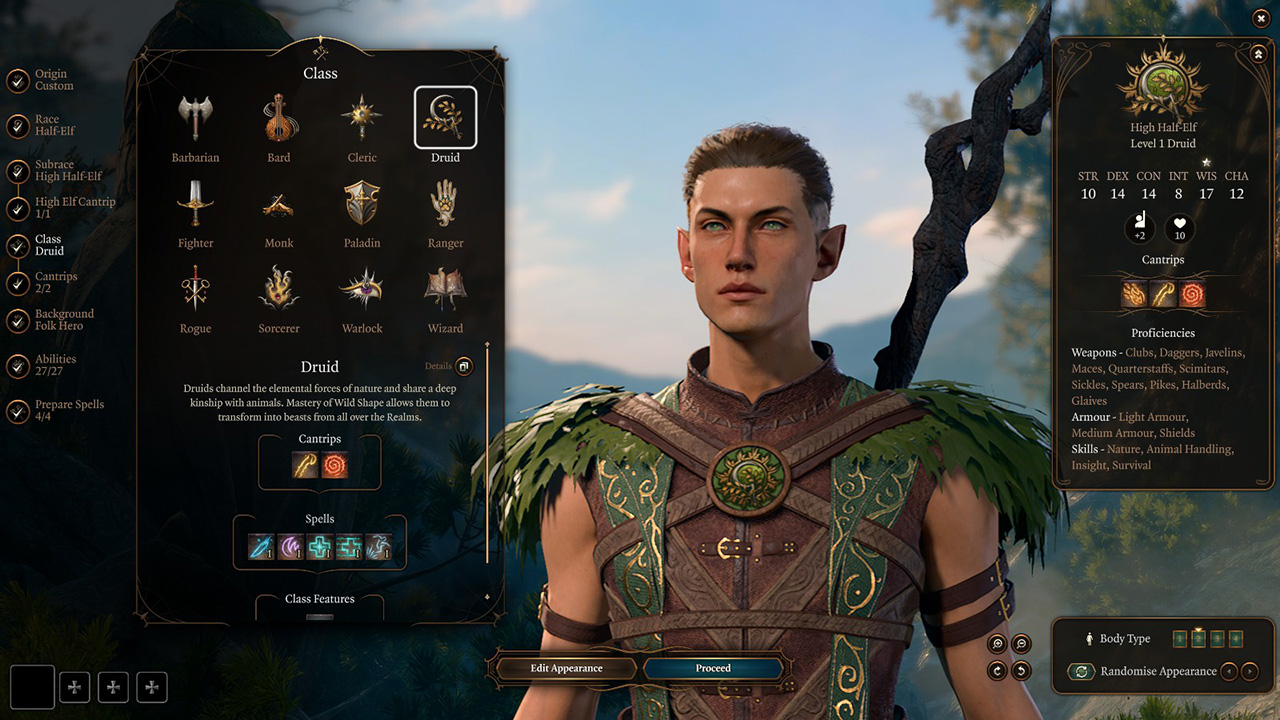The height and width of the screenshot is (720, 1280).
Task: Select the Barbarian class
Action: (195, 118)
